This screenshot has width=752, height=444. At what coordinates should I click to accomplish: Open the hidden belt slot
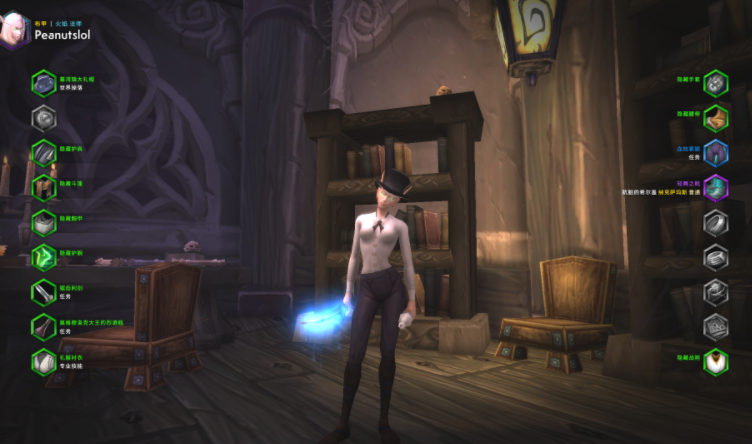[x=715, y=119]
